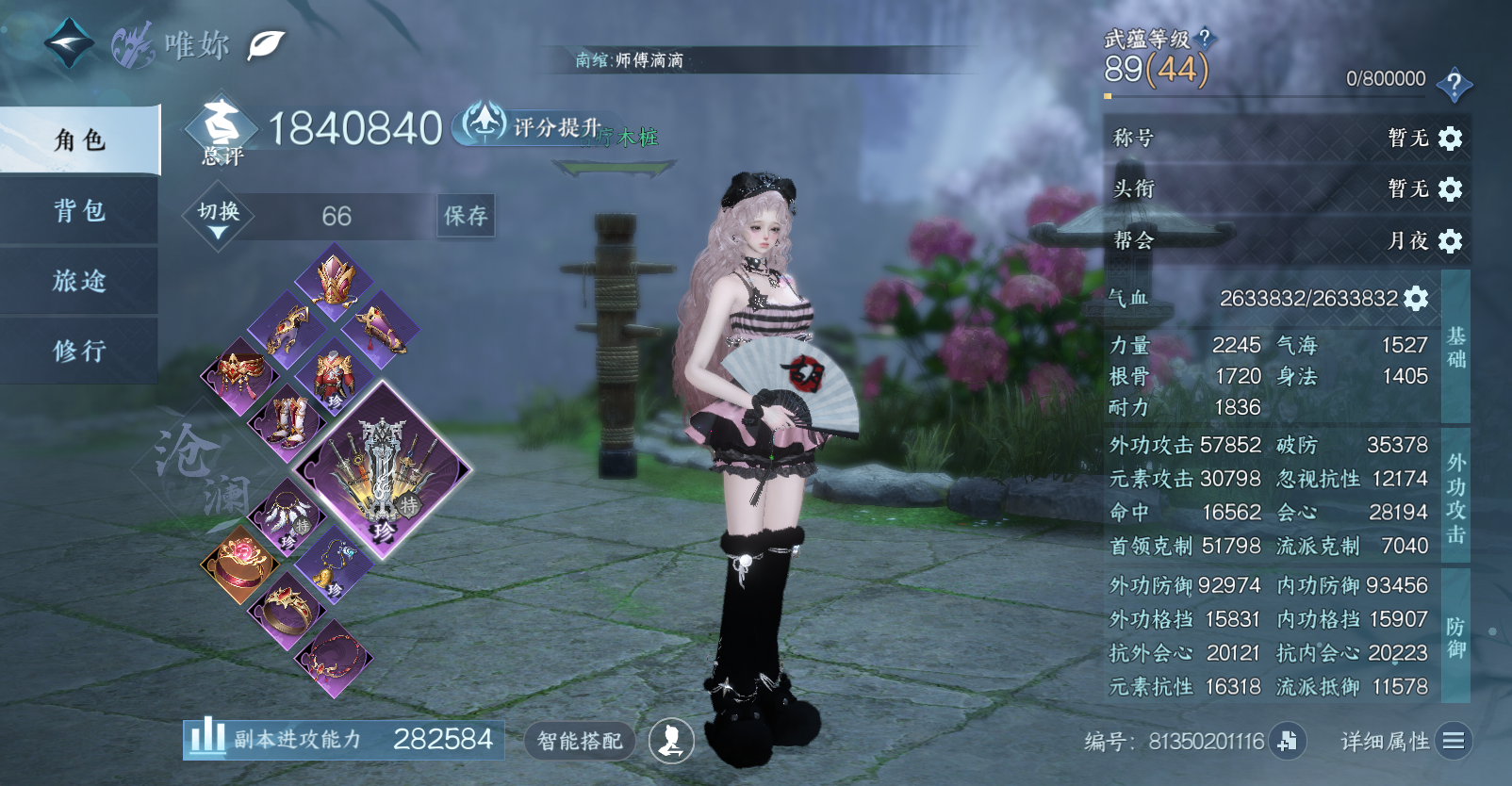The image size is (1512, 786).
Task: Open the character silhouette icon button
Action: pos(671,741)
